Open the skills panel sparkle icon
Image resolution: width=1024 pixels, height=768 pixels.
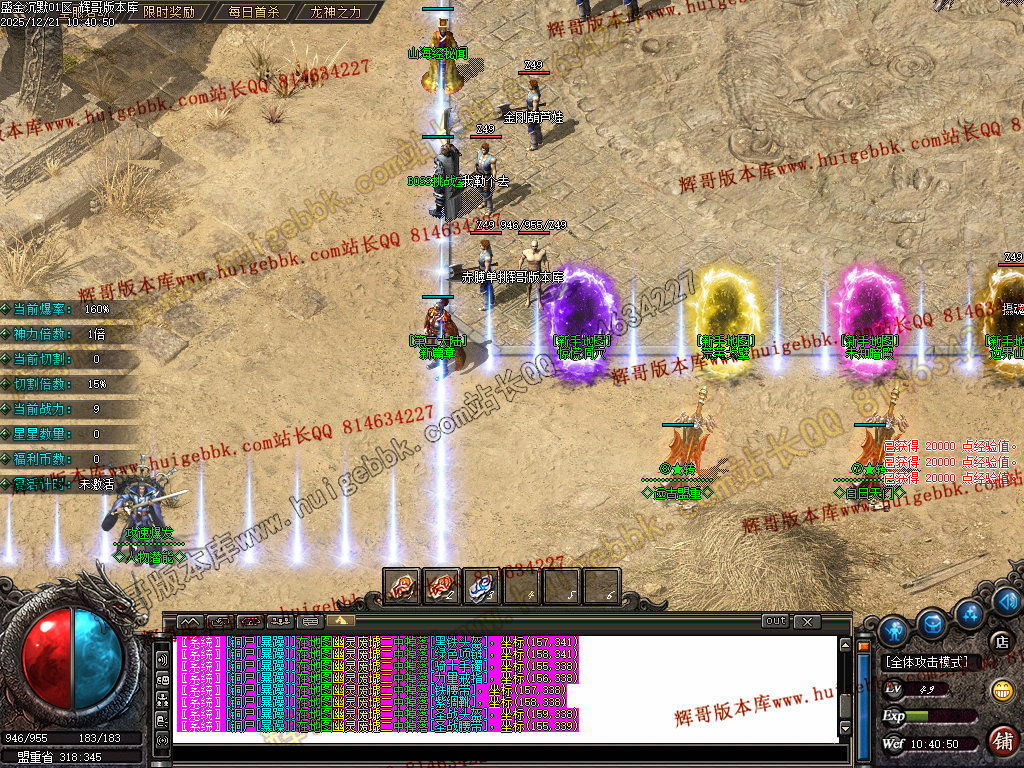(969, 612)
